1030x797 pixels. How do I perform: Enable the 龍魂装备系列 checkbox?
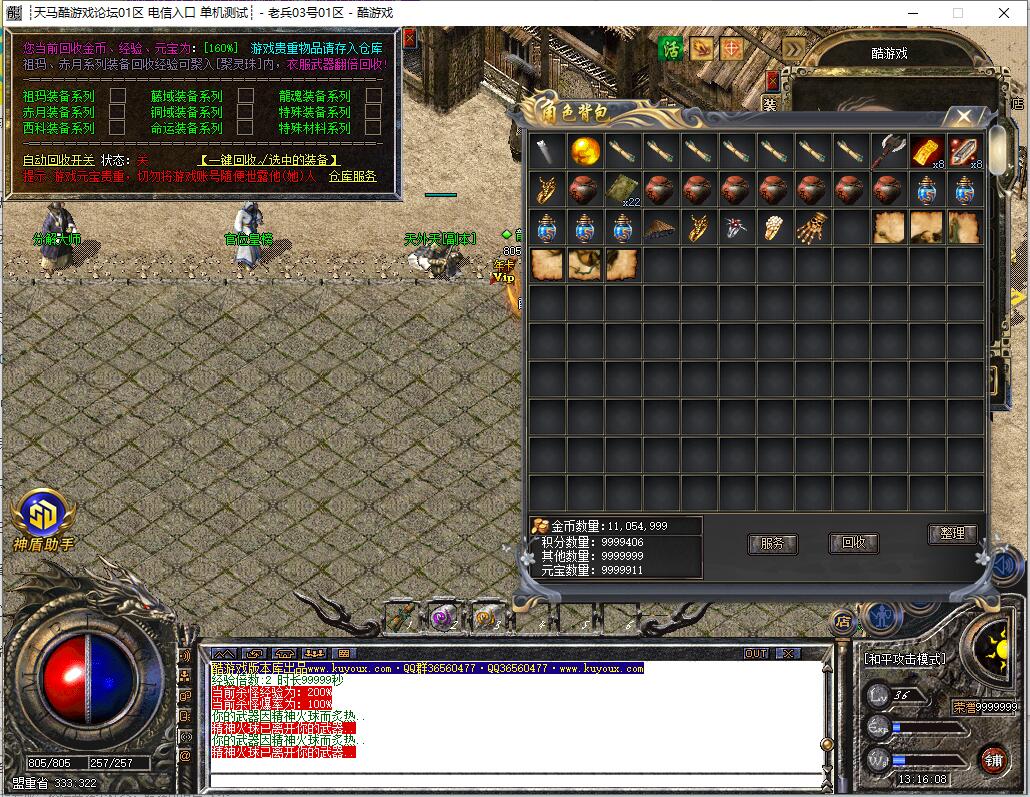(x=373, y=96)
